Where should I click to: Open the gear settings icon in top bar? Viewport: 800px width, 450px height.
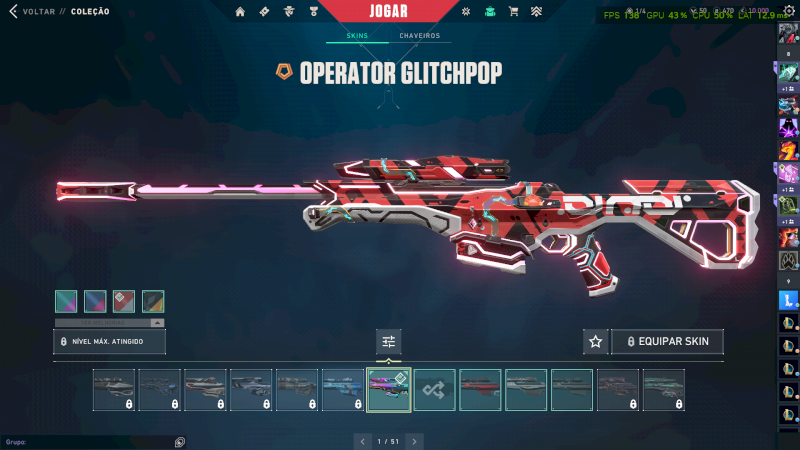point(466,12)
